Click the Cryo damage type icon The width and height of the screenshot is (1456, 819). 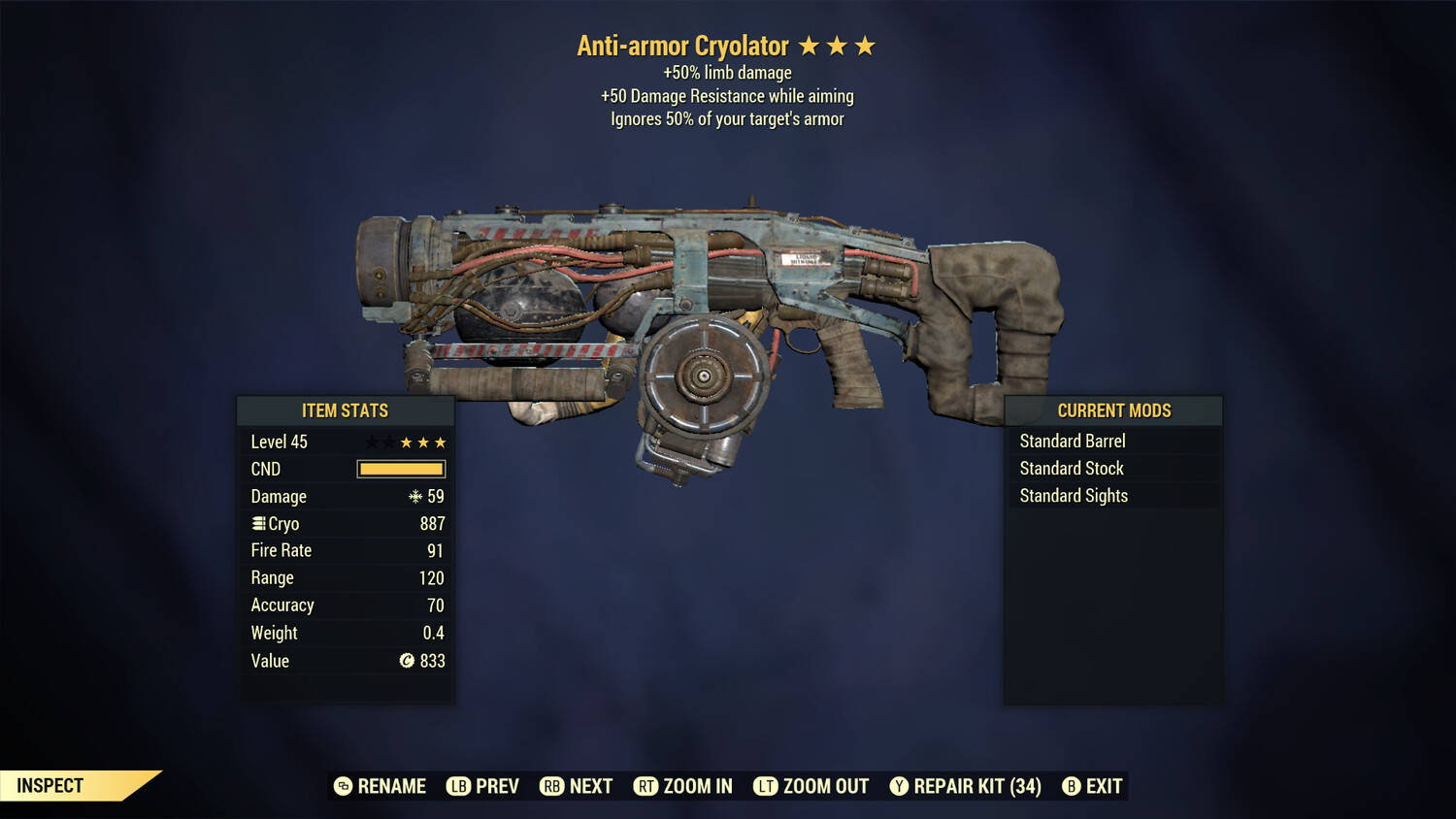tap(257, 523)
